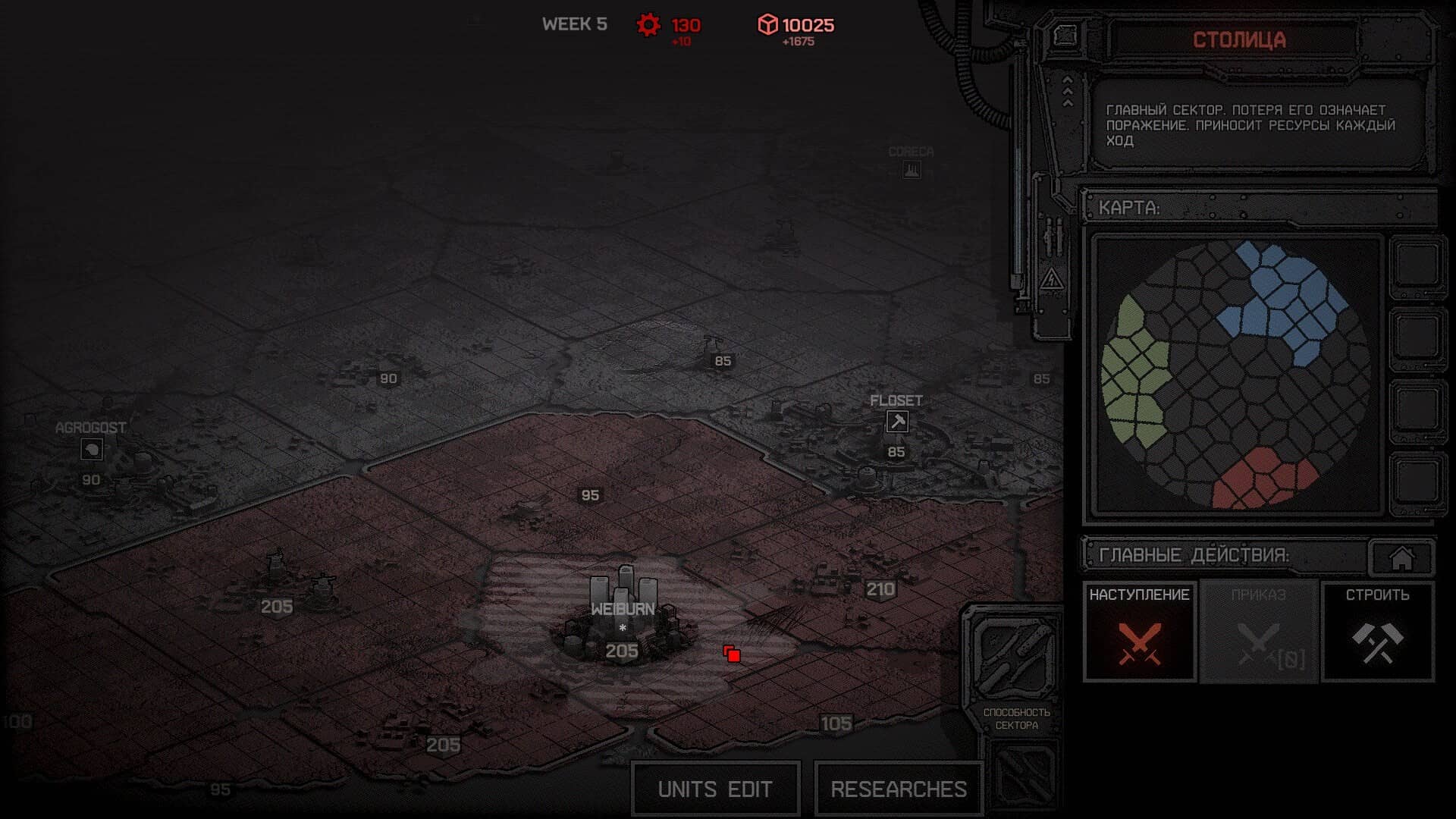The width and height of the screenshot is (1456, 819).
Task: Select the Floset sector marker
Action: click(x=897, y=422)
